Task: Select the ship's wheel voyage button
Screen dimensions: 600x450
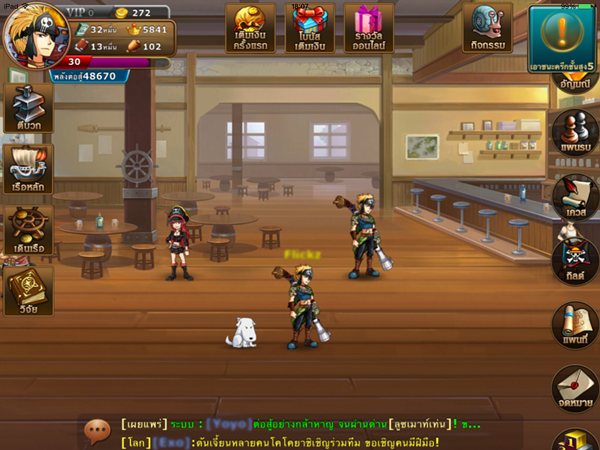Action: (x=27, y=230)
